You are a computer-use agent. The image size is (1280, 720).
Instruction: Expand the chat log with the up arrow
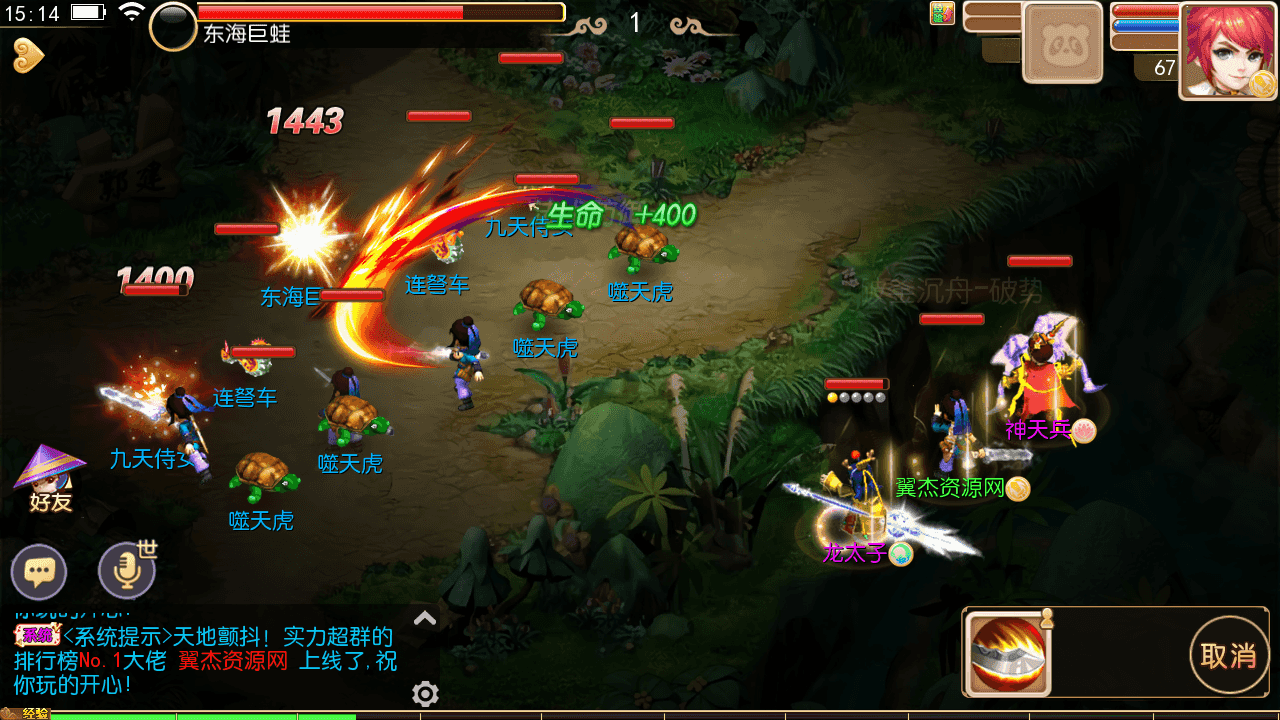click(425, 618)
